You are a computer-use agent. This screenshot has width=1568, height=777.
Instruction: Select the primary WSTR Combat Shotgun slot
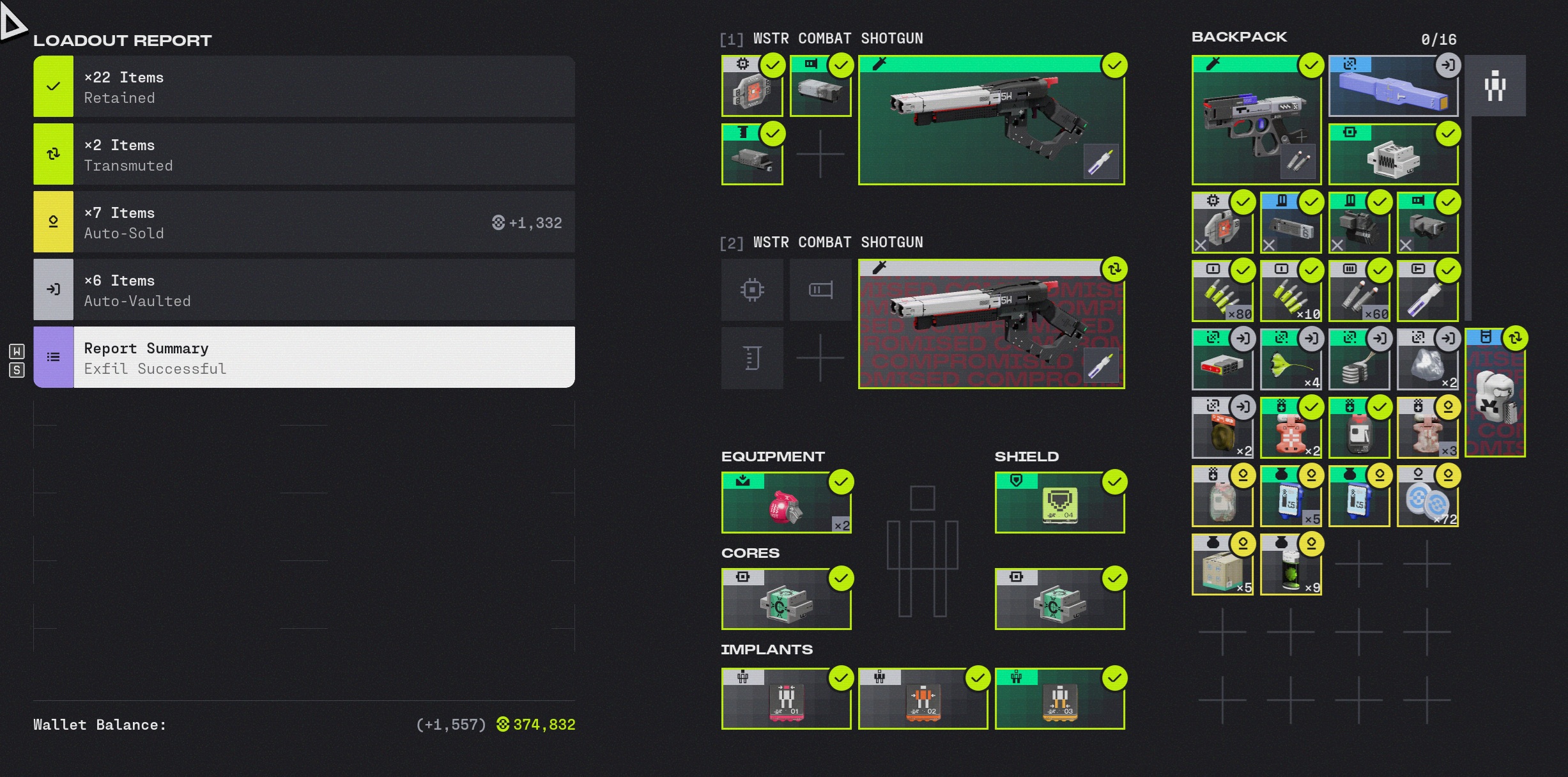(x=991, y=120)
